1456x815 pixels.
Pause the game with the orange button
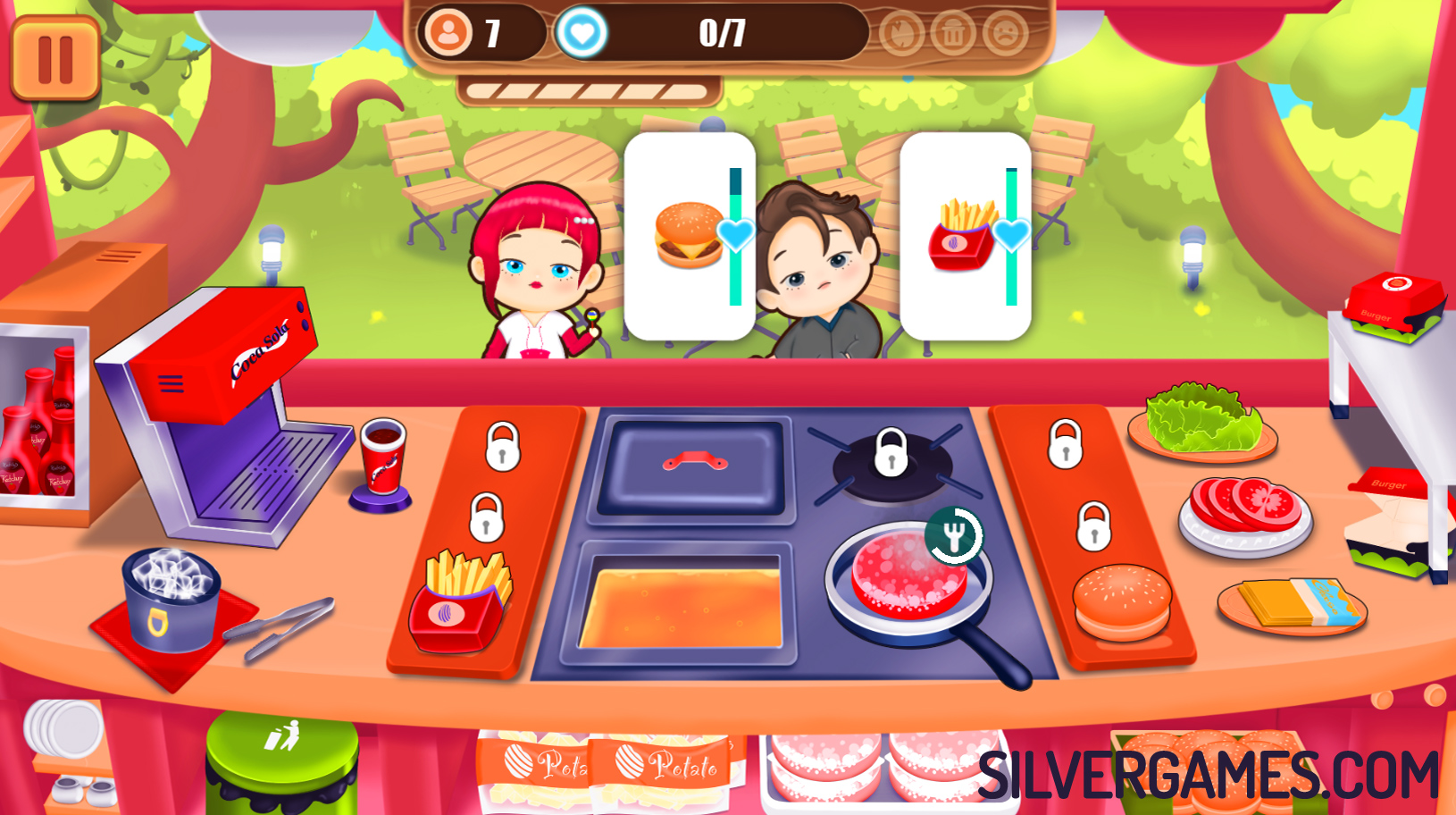click(x=55, y=59)
